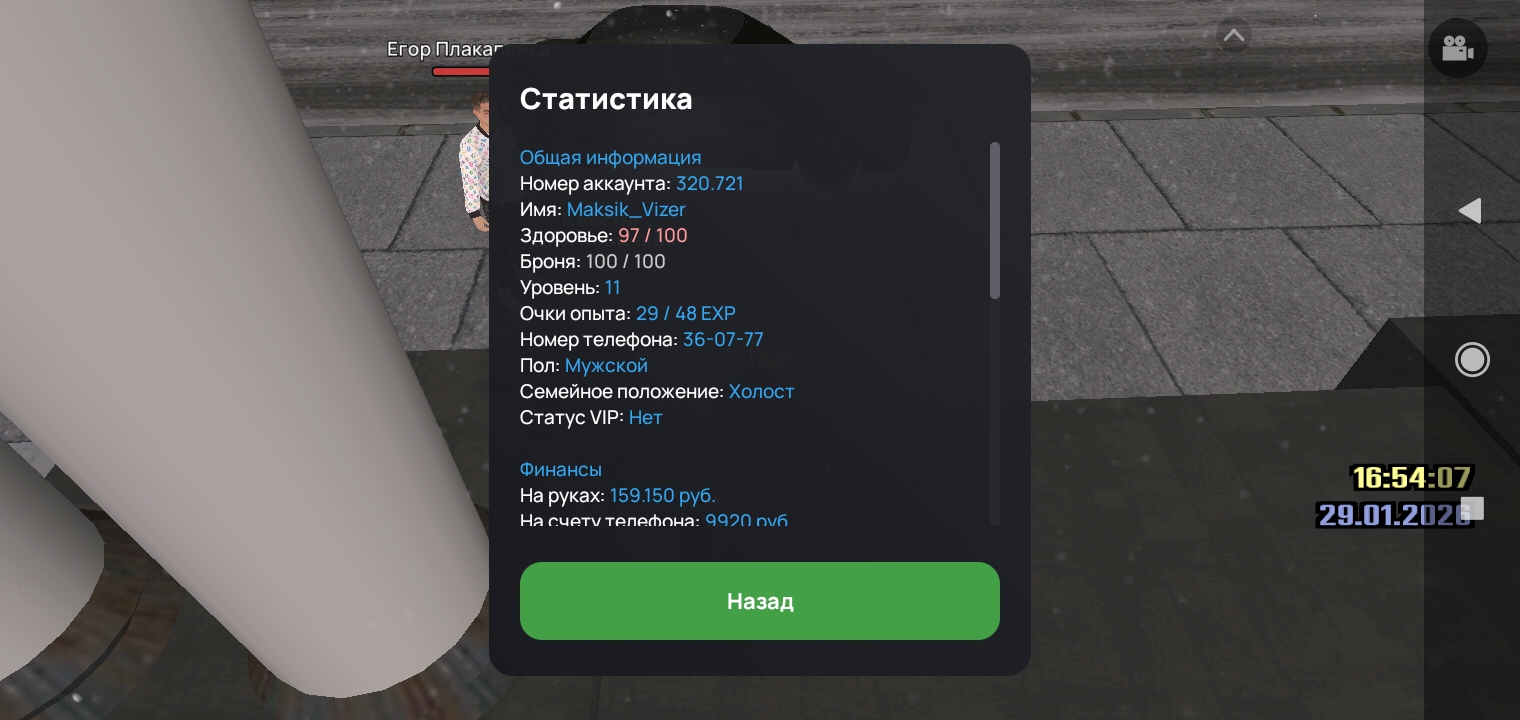Select the Общая информация section header
The height and width of the screenshot is (720, 1520).
coord(610,157)
